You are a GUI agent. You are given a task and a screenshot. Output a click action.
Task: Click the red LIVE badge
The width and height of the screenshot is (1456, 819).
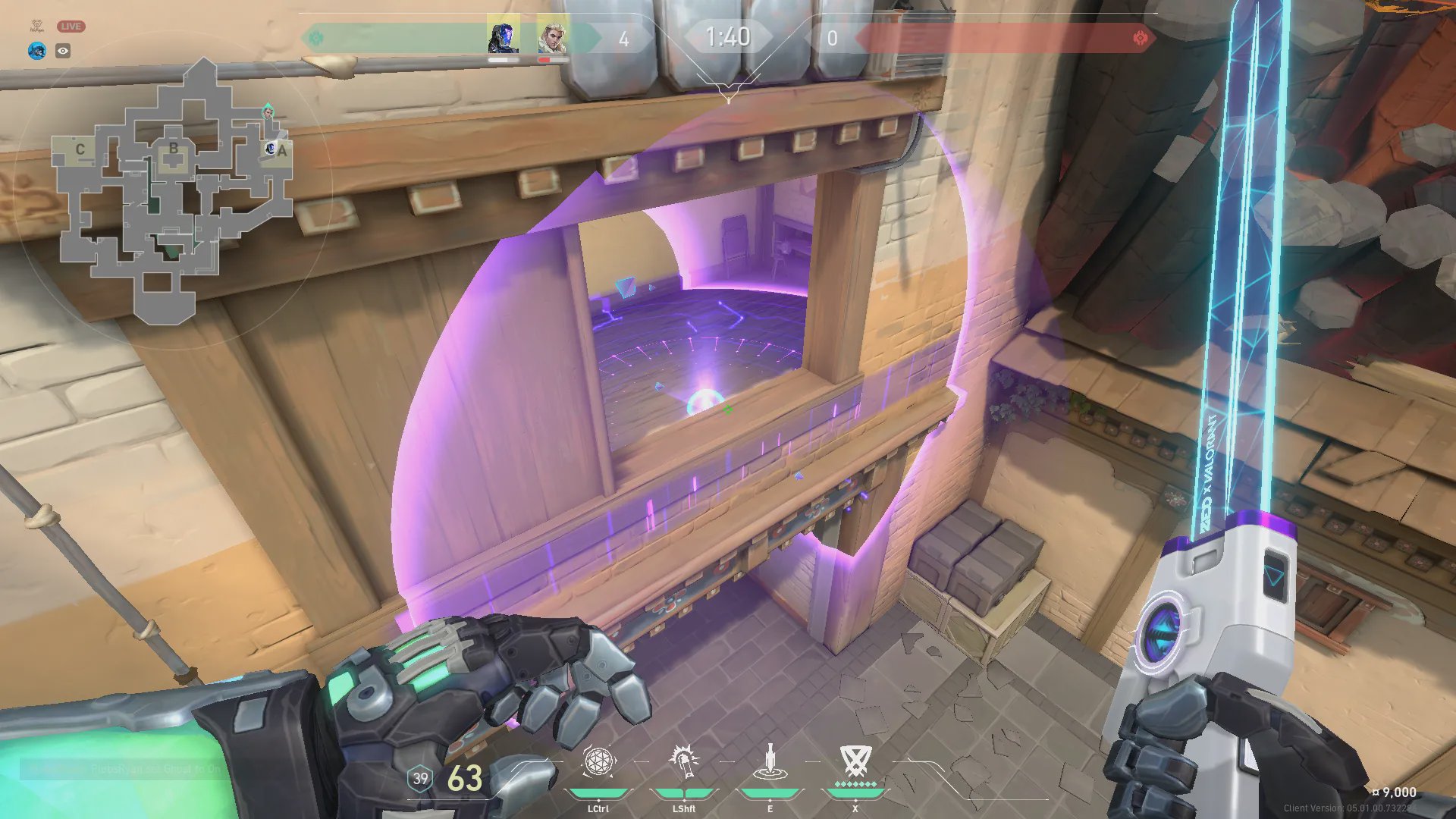[71, 27]
